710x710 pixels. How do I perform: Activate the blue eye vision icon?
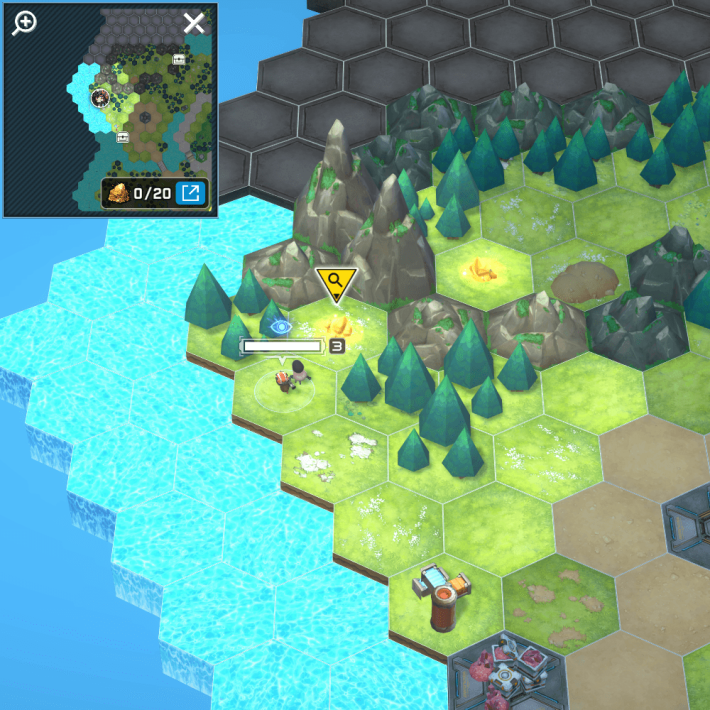point(280,325)
